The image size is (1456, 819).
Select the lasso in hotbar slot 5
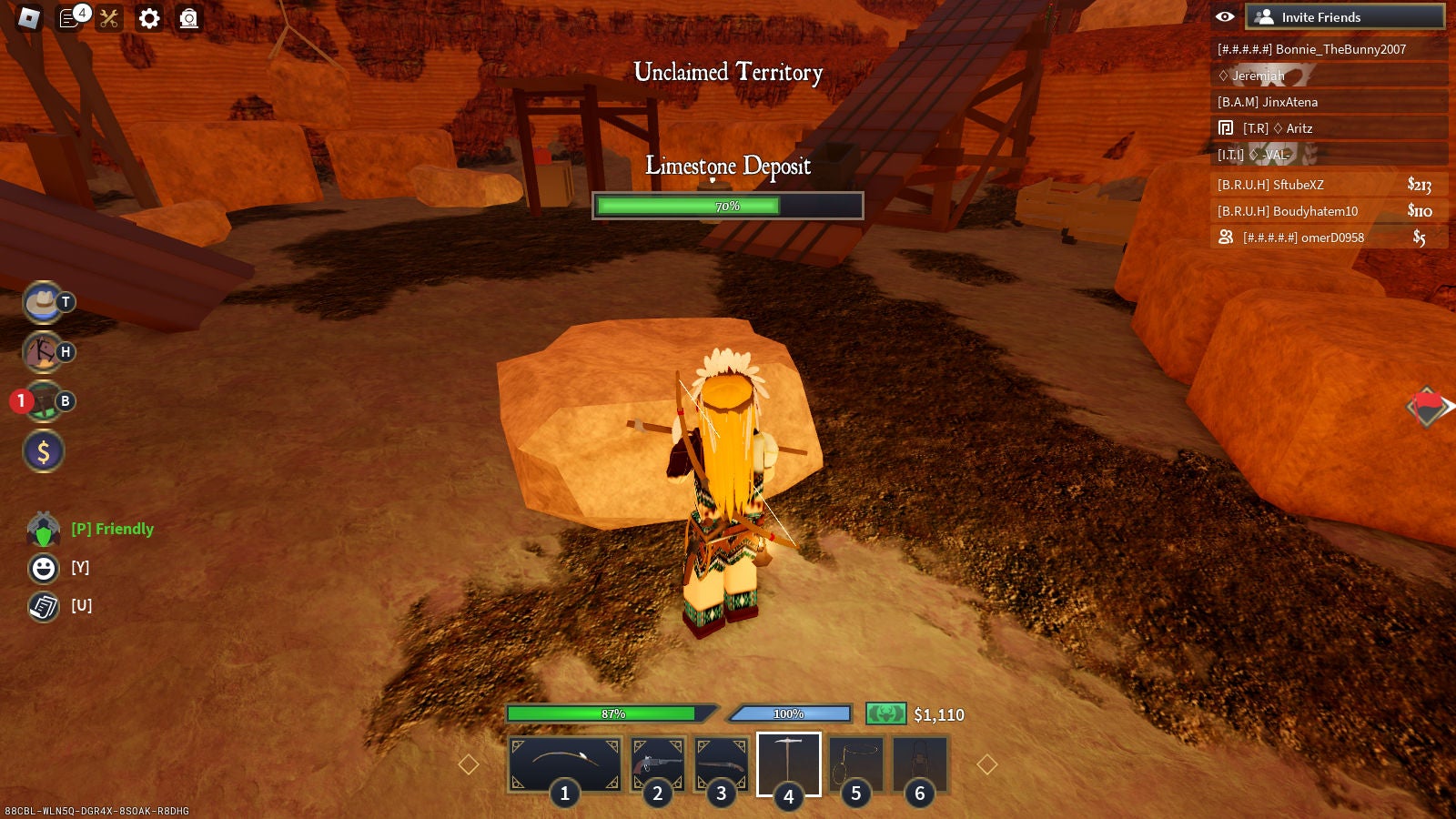[855, 764]
